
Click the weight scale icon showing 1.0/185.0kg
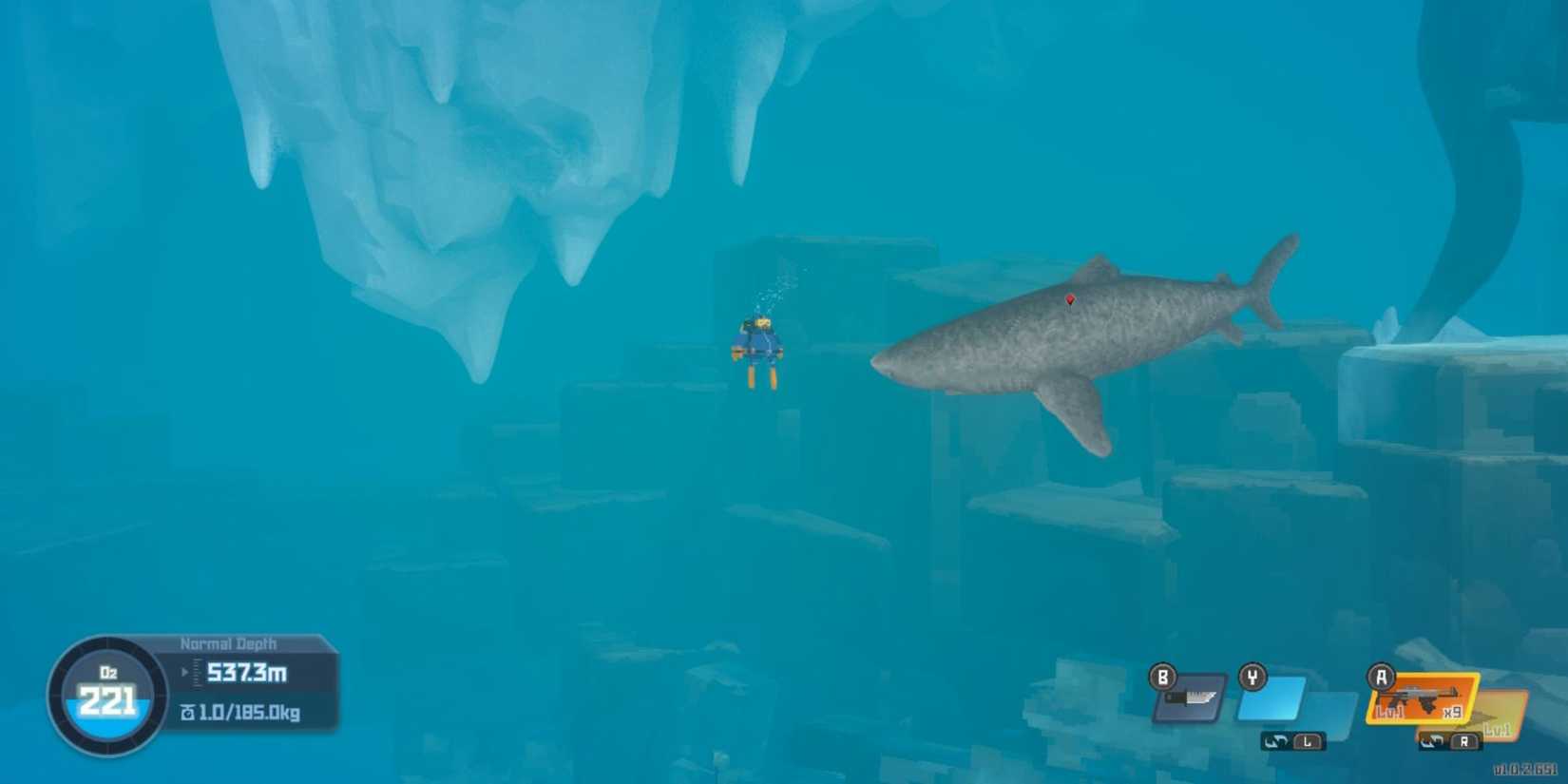[x=190, y=711]
